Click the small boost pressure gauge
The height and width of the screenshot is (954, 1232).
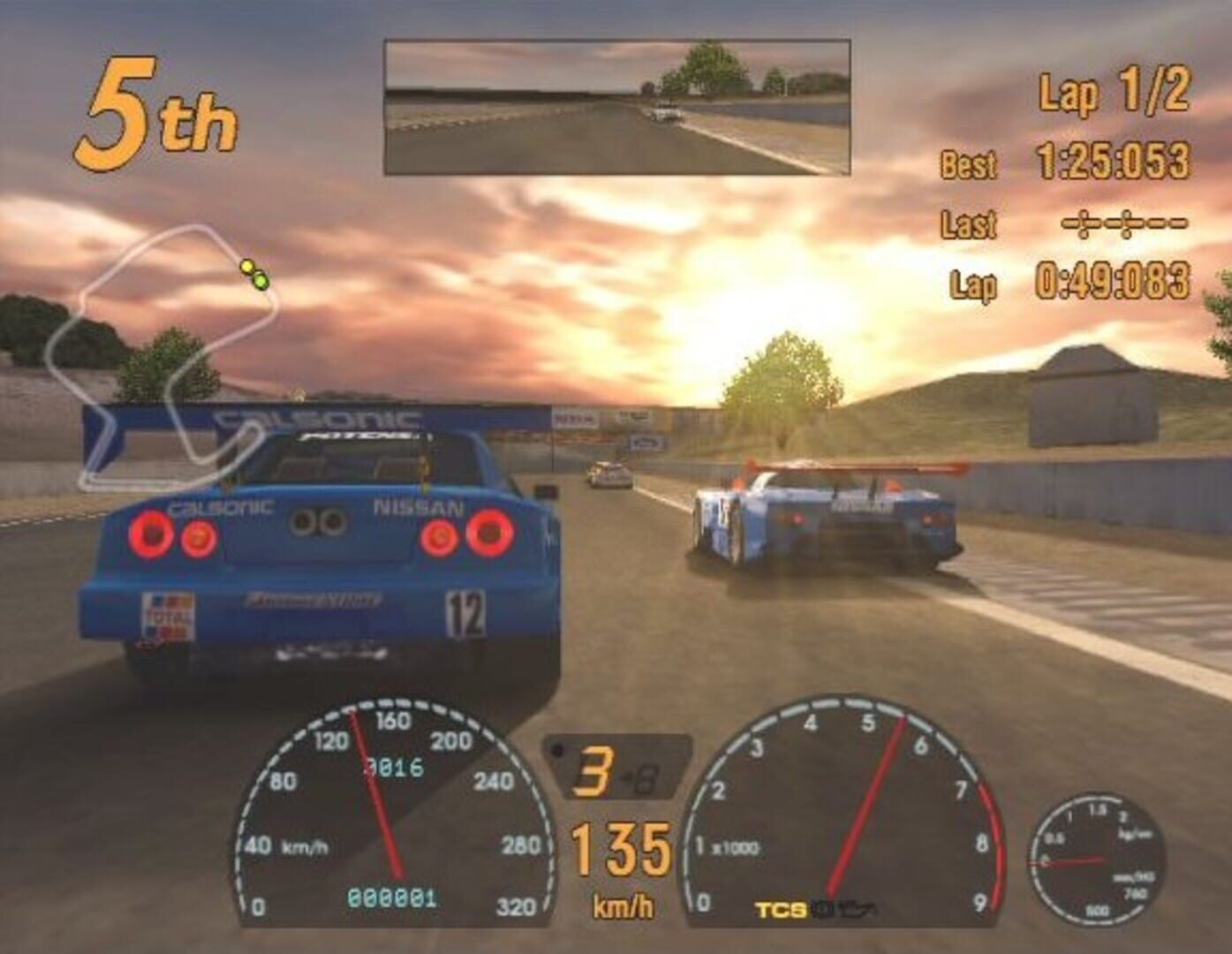1092,858
